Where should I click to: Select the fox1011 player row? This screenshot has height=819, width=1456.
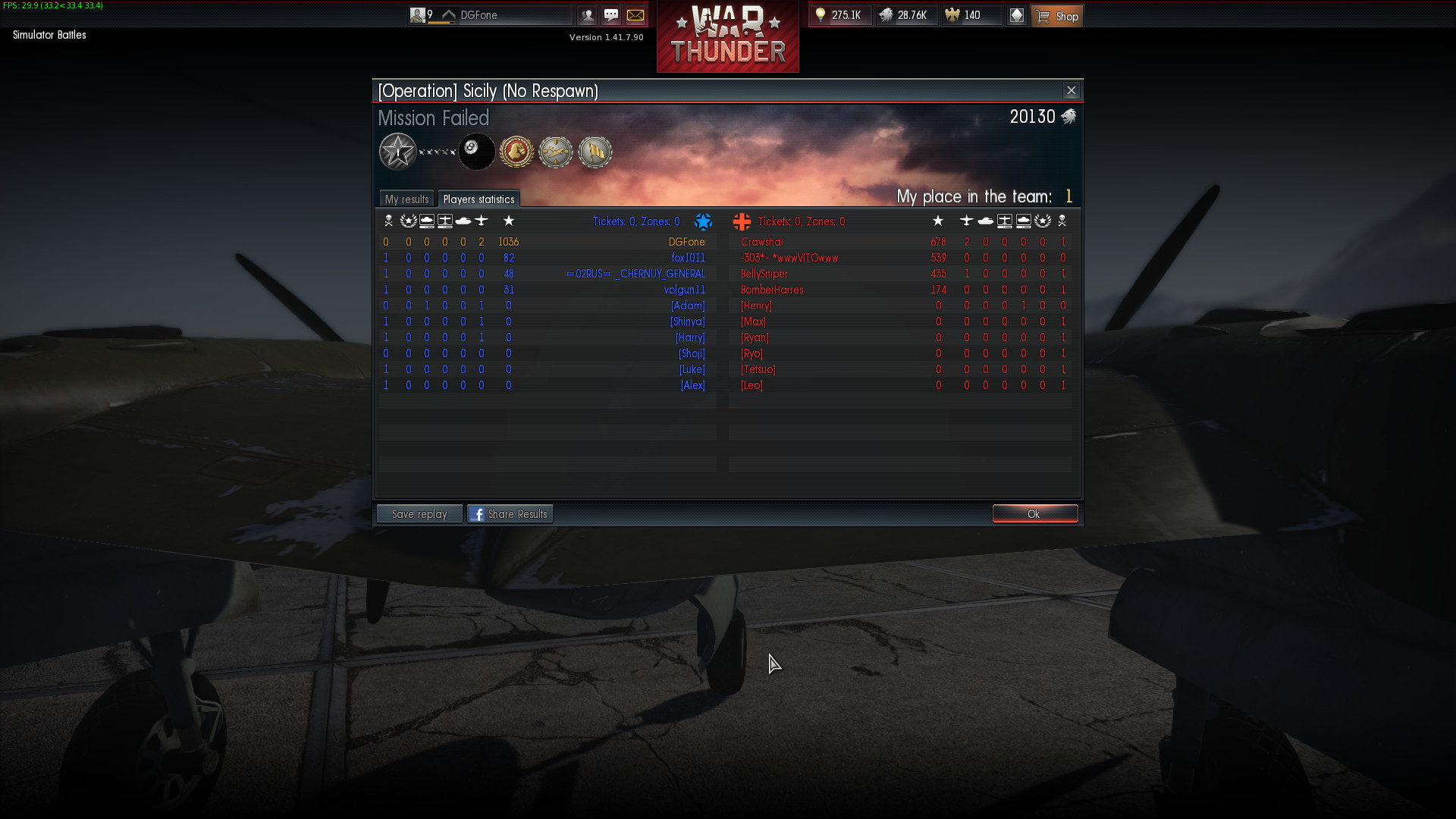coord(688,258)
